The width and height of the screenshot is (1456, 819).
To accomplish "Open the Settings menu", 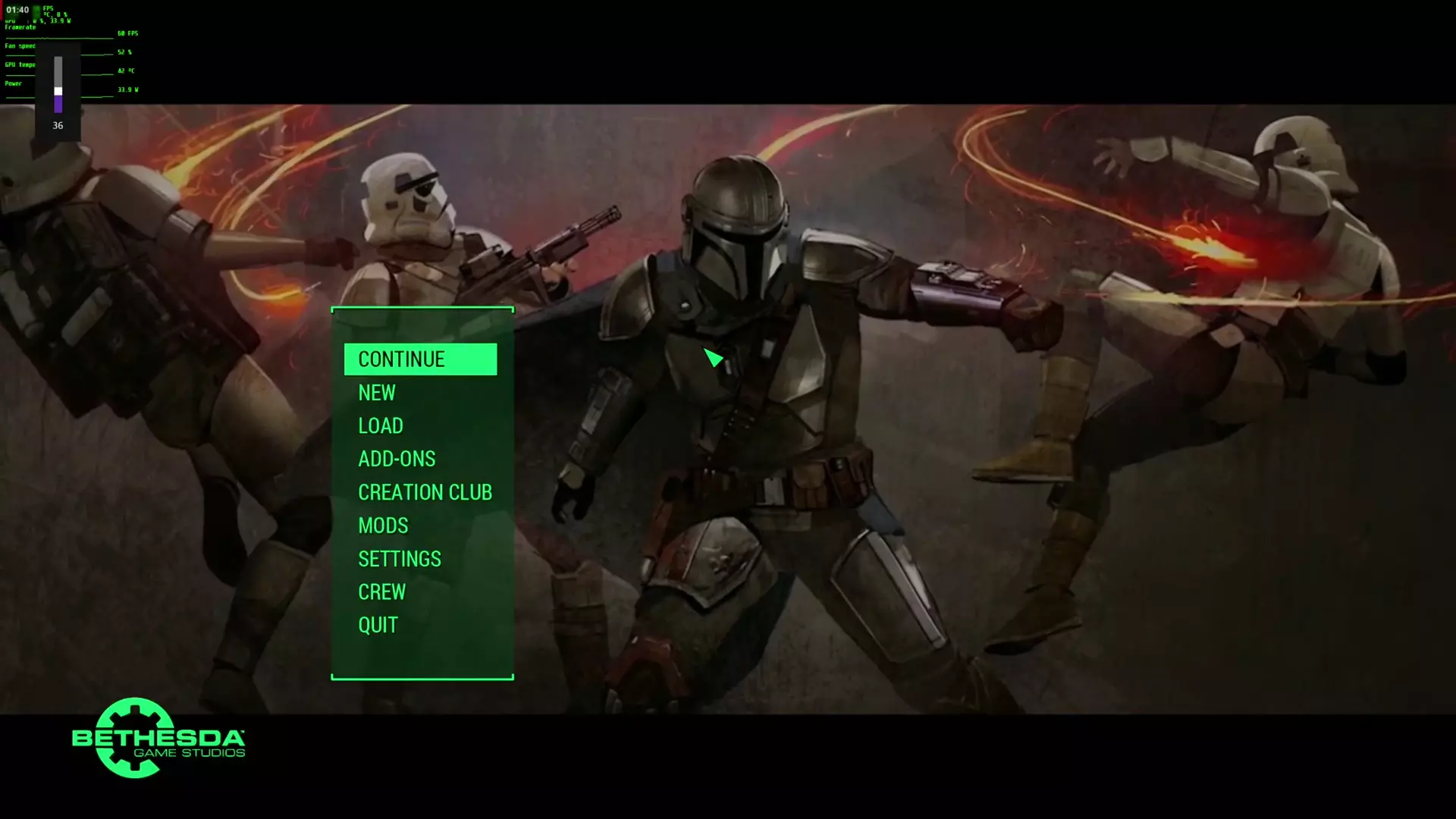I will pos(400,559).
